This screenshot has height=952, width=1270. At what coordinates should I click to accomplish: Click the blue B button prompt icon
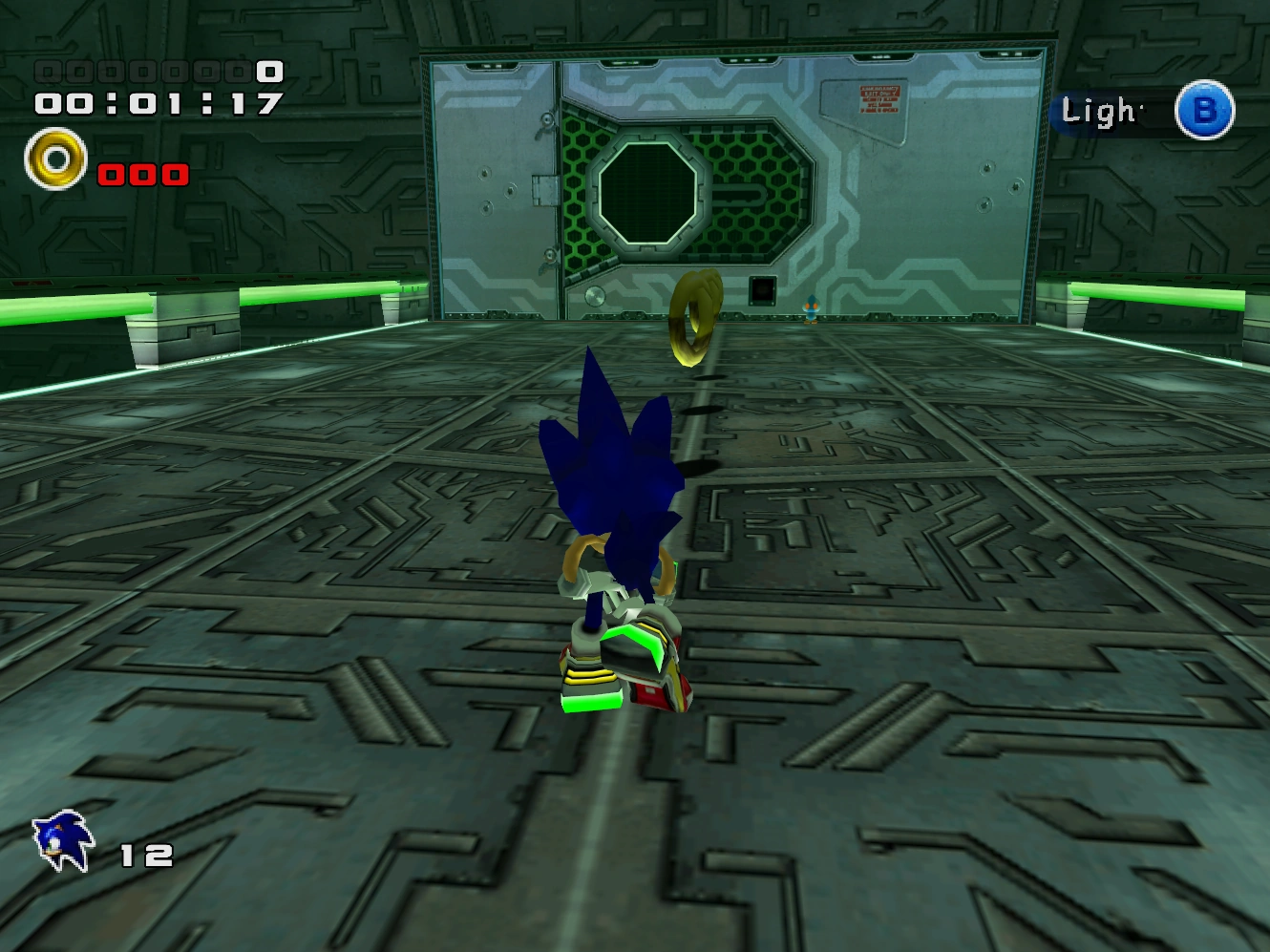coord(1204,111)
